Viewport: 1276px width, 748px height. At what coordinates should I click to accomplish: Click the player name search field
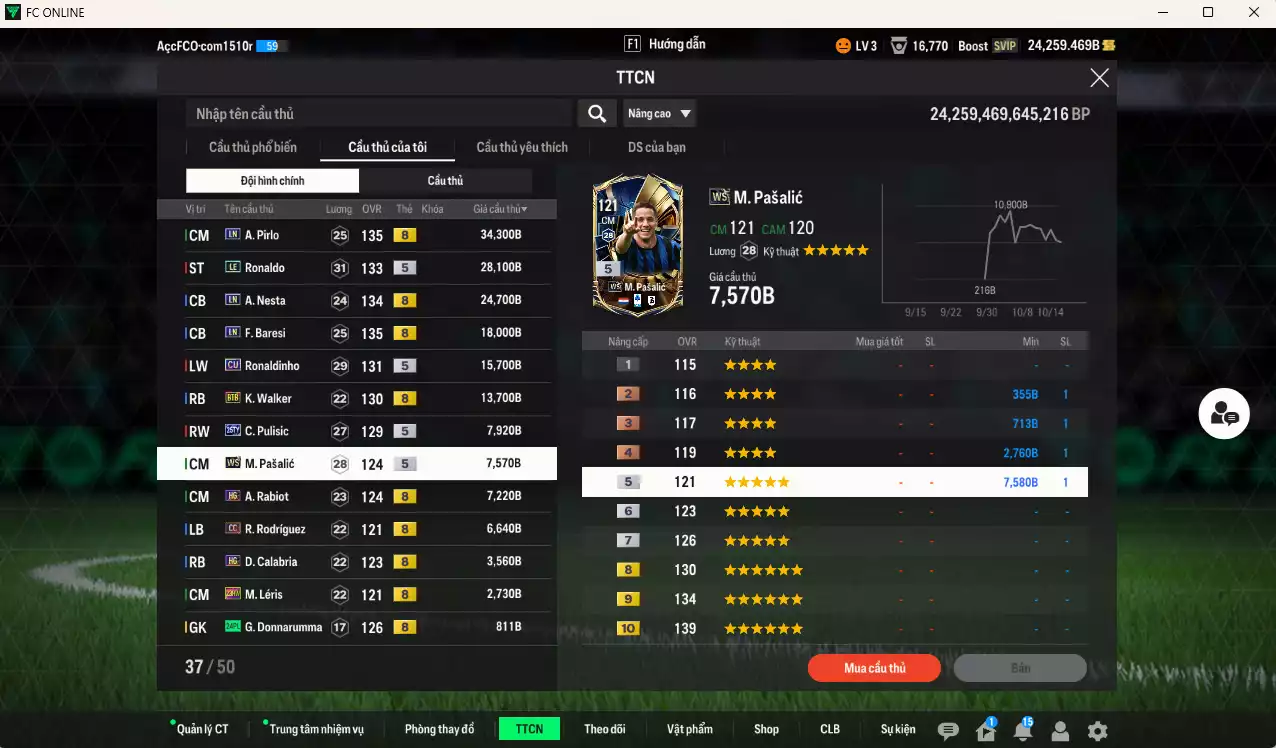pyautogui.click(x=380, y=114)
